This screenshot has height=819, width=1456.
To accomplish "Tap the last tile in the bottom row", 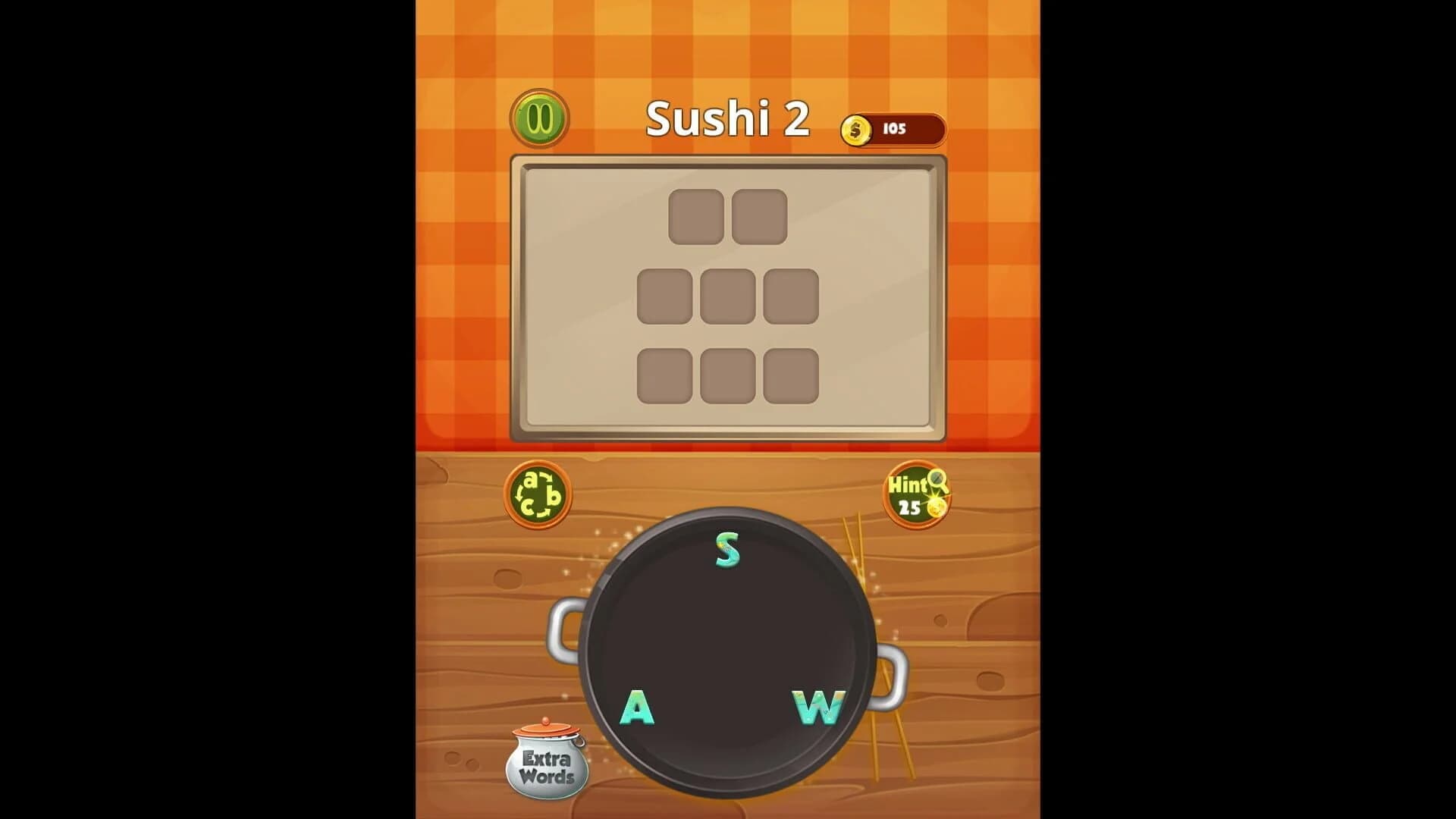I will point(790,377).
